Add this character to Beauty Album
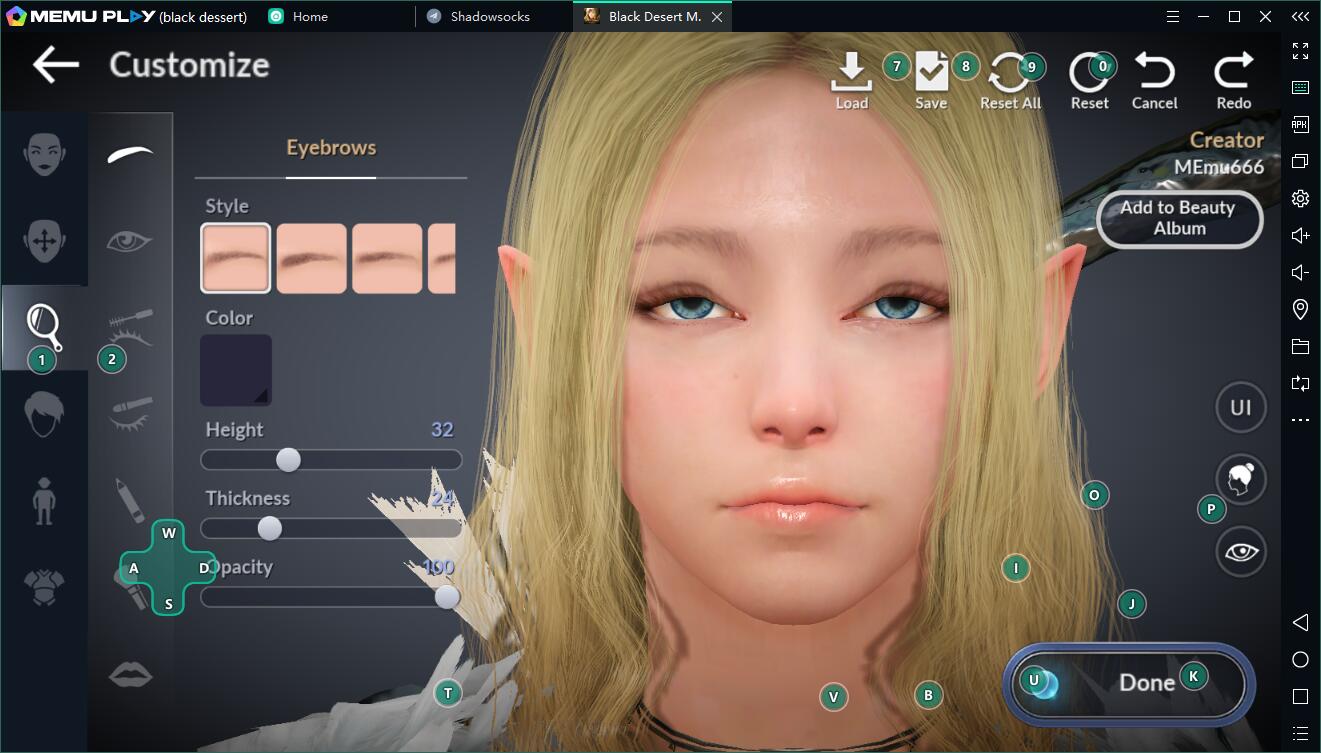The image size is (1321, 753). click(1178, 218)
